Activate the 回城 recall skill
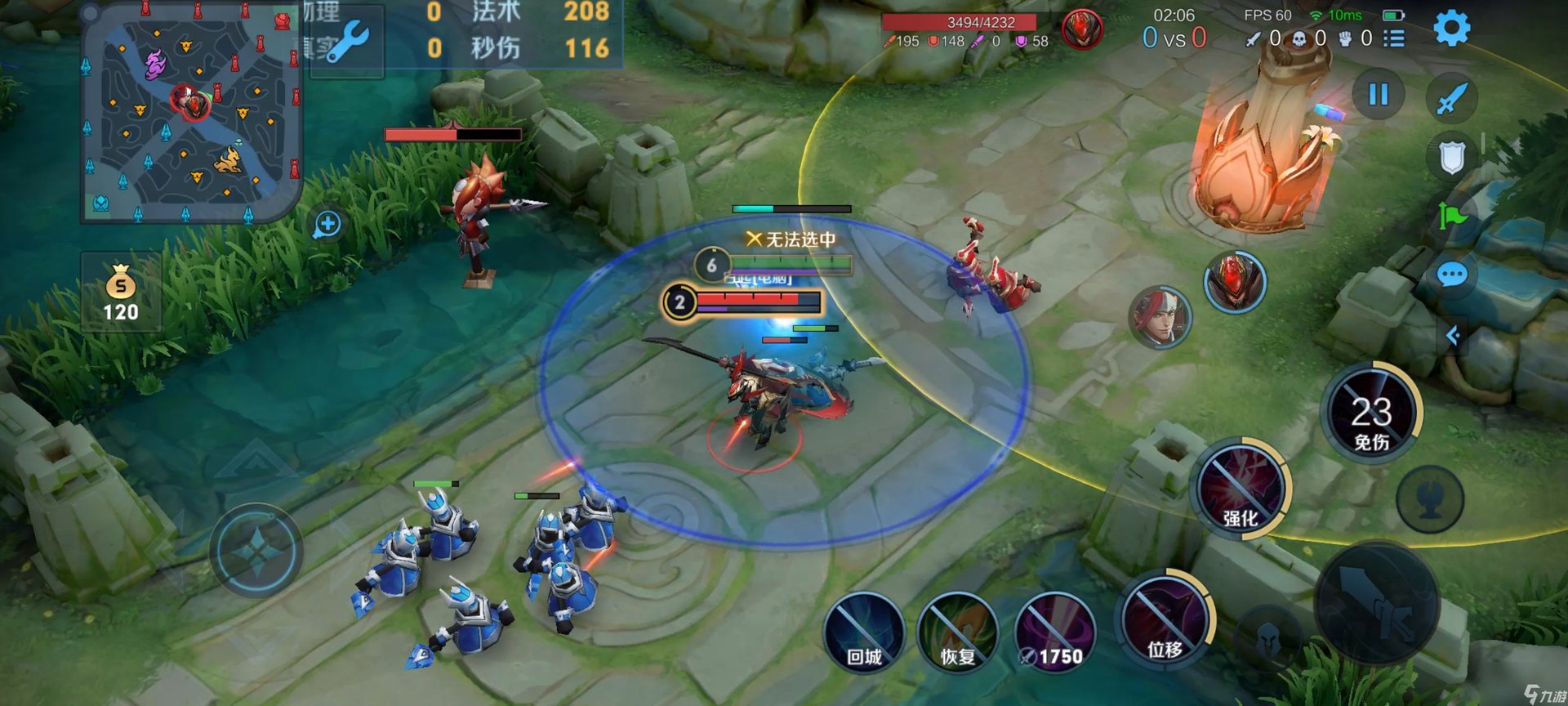Screen dimensions: 1568x706 coord(864,634)
